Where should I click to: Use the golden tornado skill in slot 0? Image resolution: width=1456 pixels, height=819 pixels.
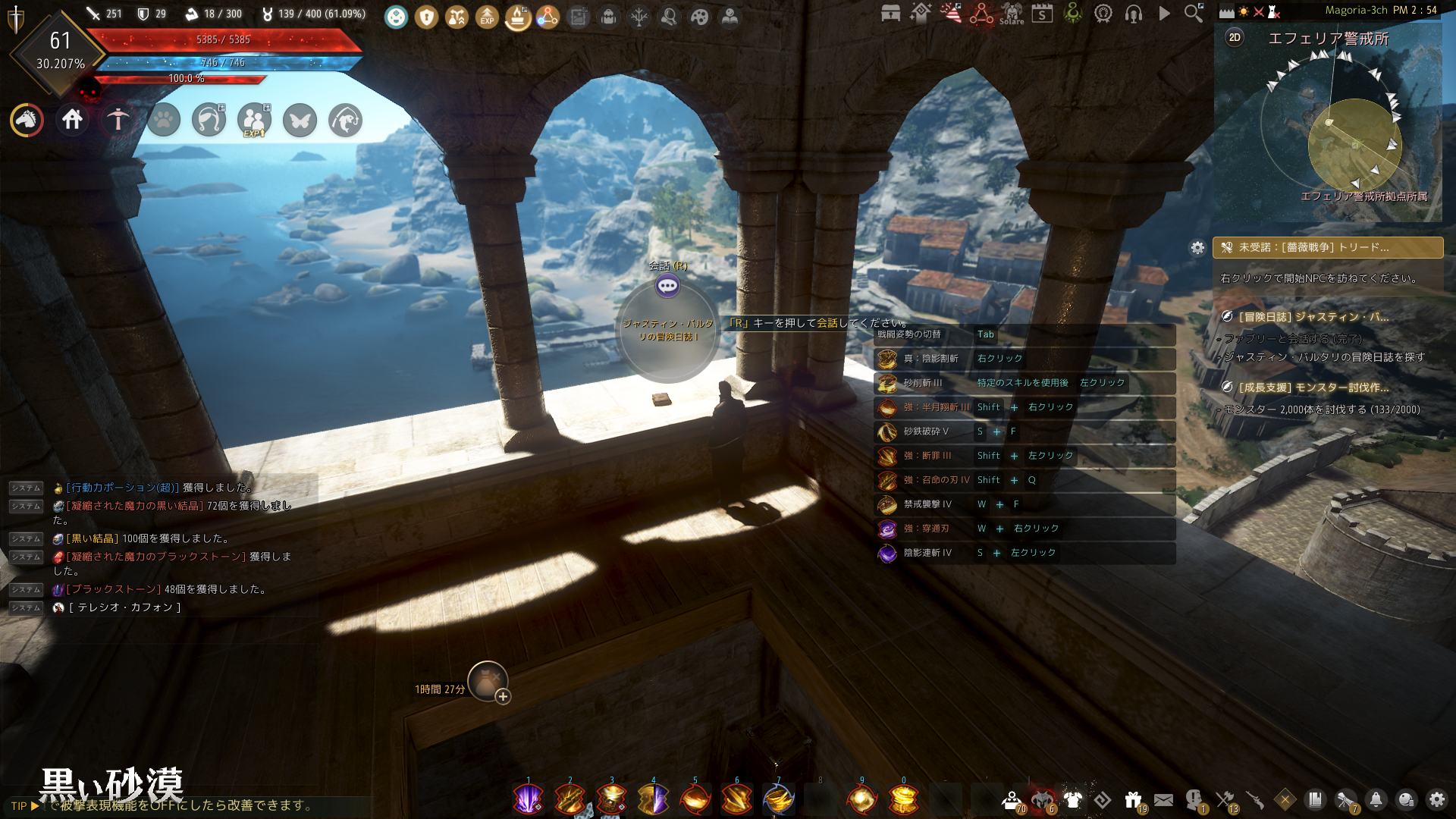(903, 799)
